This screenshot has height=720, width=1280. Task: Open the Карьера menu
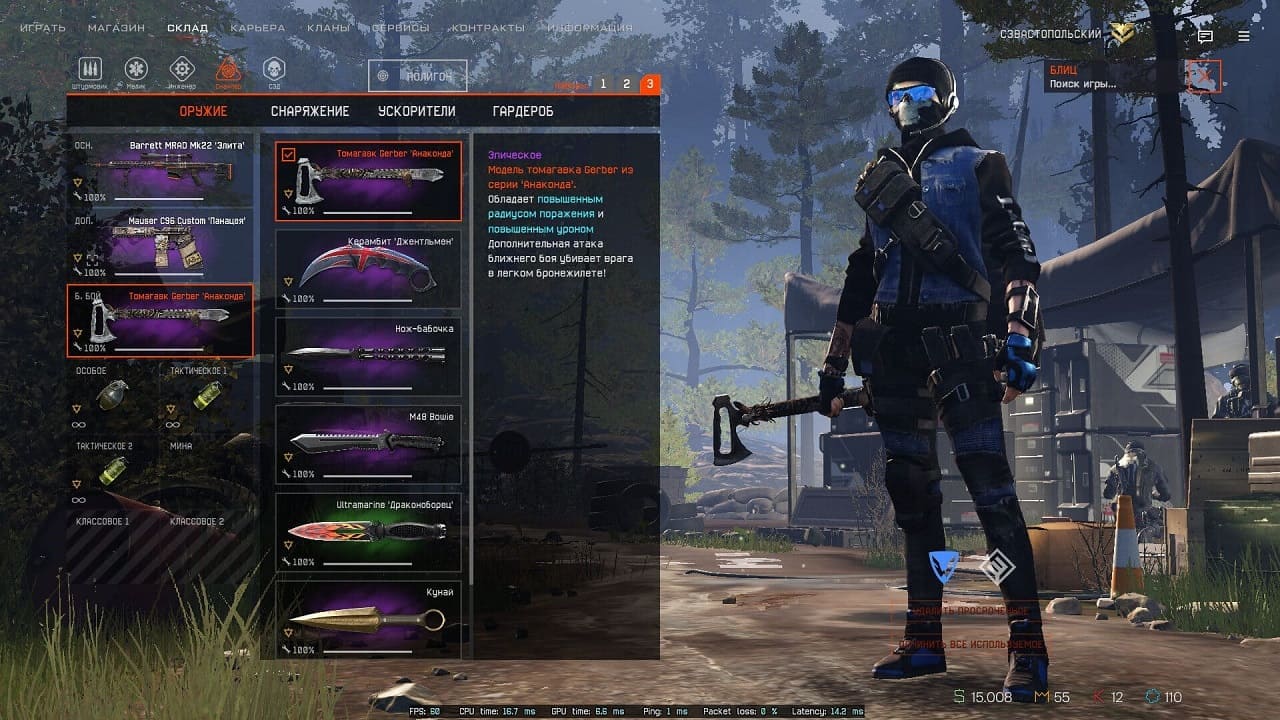point(257,28)
